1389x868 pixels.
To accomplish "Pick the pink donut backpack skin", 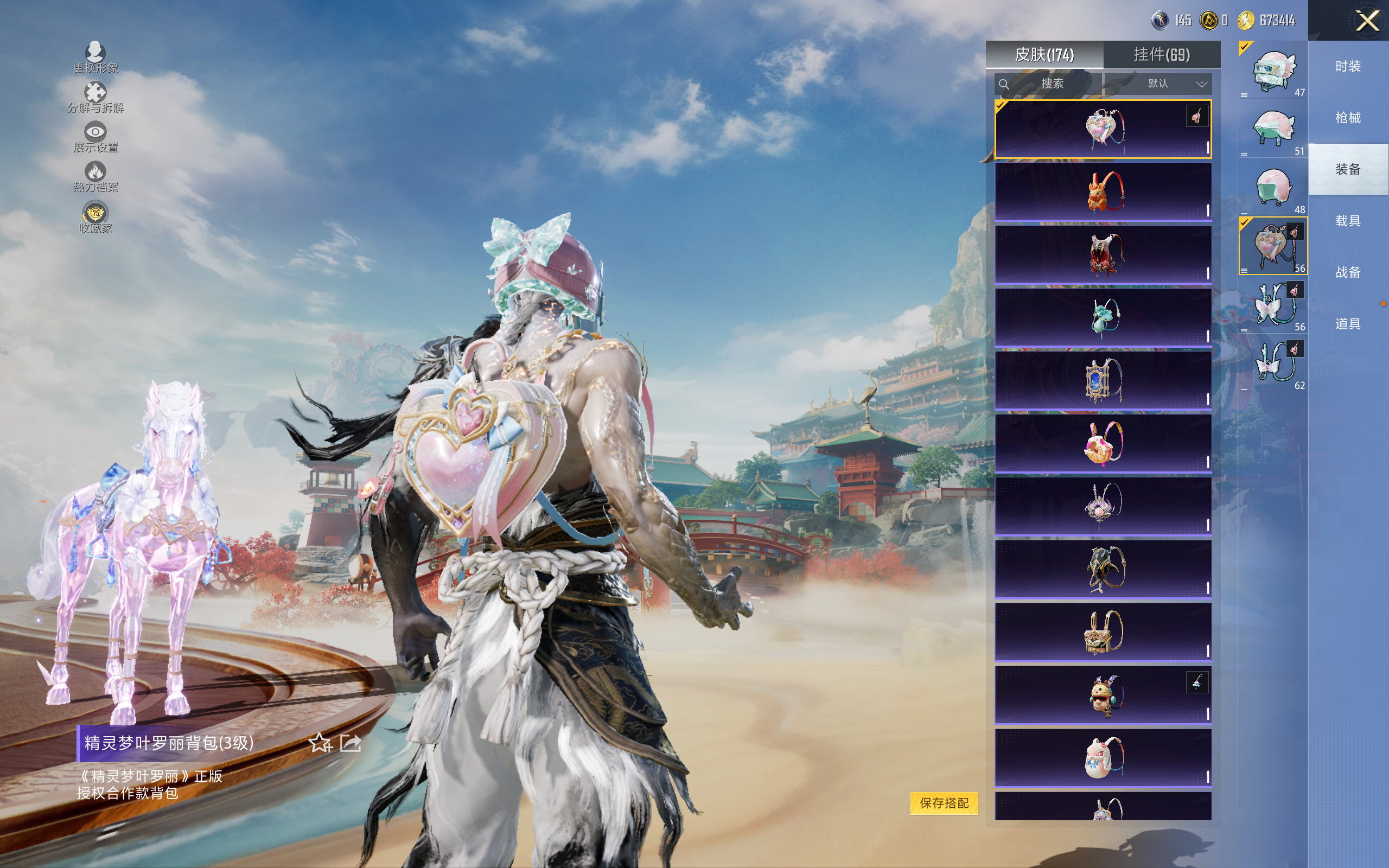I will [x=1103, y=443].
